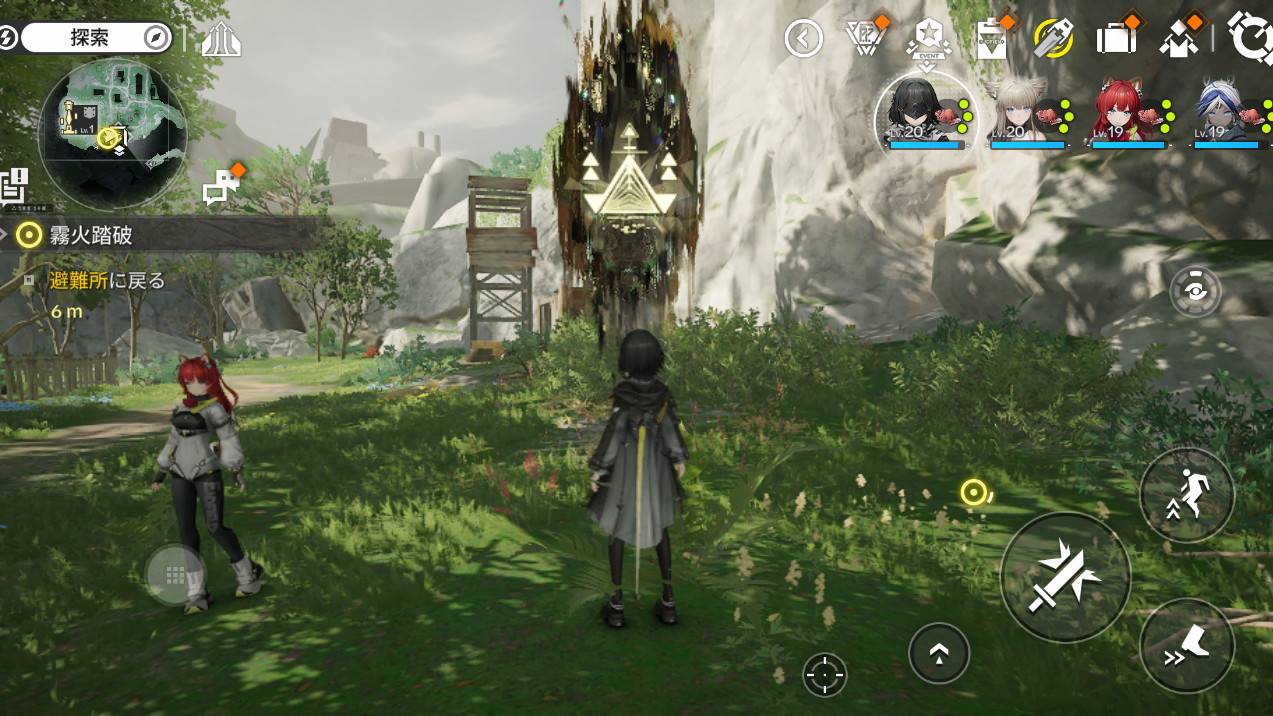
Task: Open the star EVENT icon
Action: click(927, 39)
